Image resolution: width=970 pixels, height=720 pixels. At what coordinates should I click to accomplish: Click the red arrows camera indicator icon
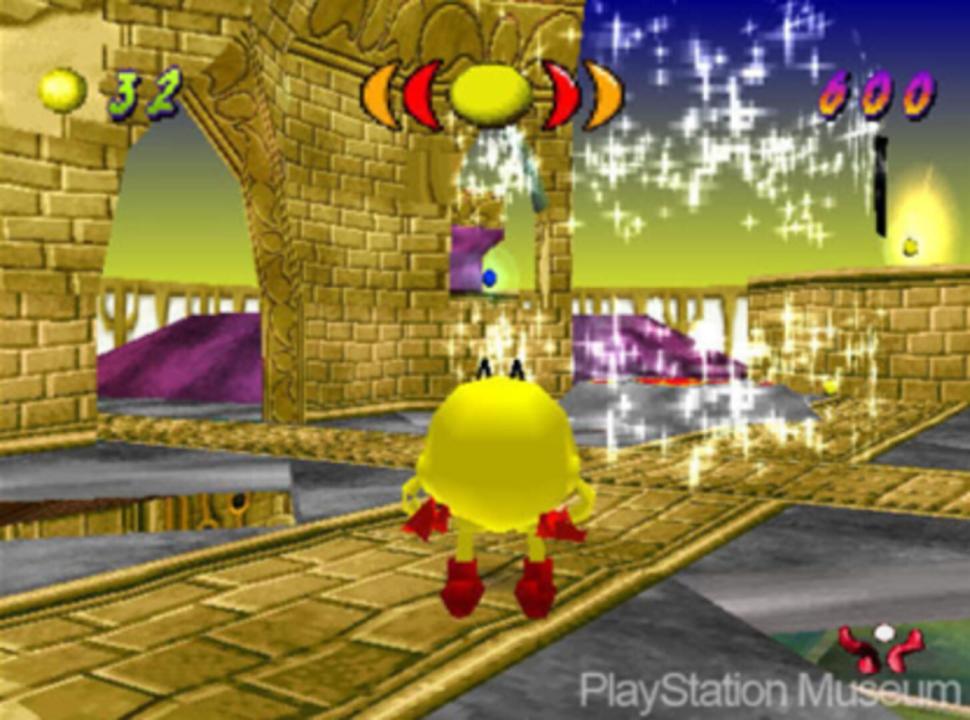882,648
